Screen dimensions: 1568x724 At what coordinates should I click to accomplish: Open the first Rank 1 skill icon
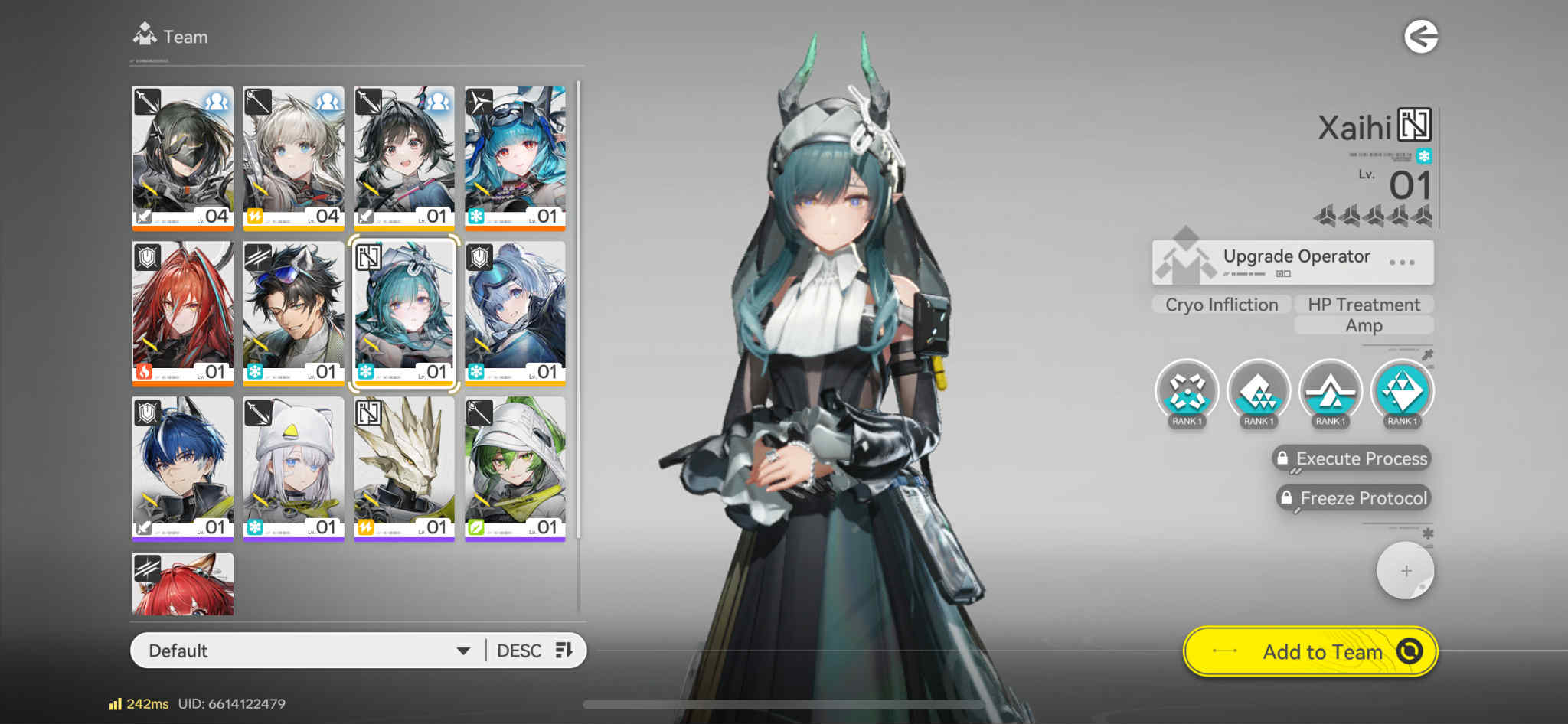pyautogui.click(x=1186, y=392)
